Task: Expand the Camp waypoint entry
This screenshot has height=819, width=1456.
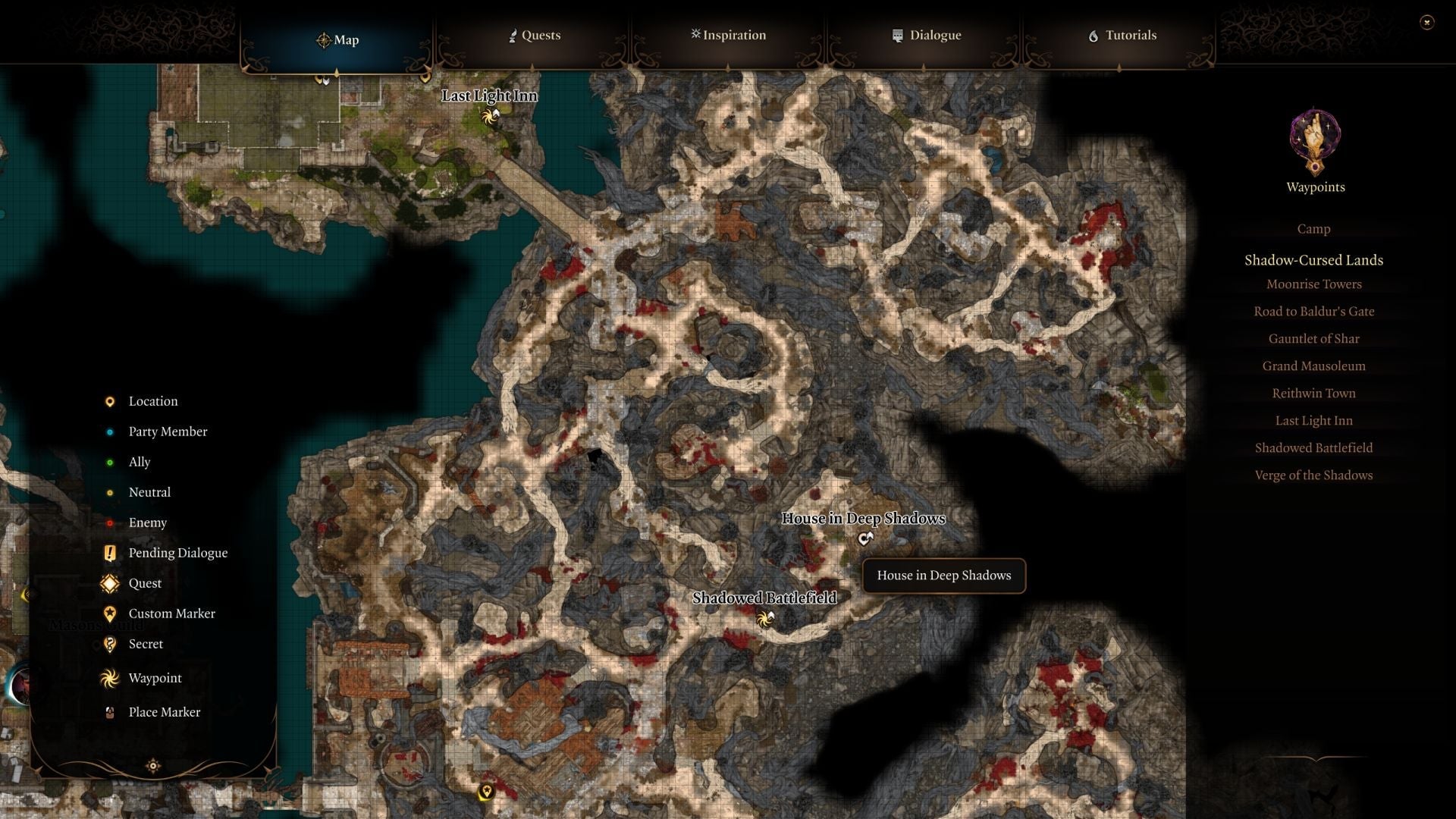Action: pos(1313,228)
